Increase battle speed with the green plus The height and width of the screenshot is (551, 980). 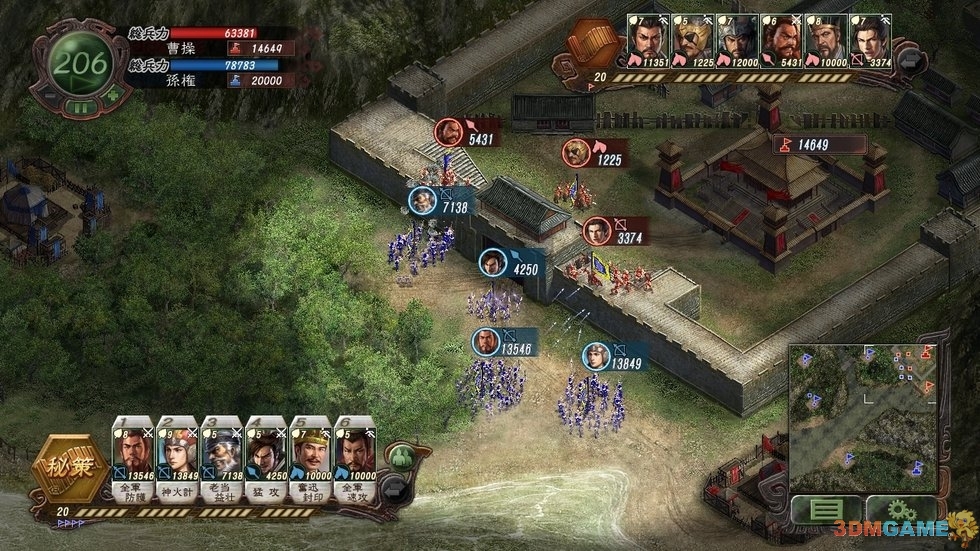[112, 96]
